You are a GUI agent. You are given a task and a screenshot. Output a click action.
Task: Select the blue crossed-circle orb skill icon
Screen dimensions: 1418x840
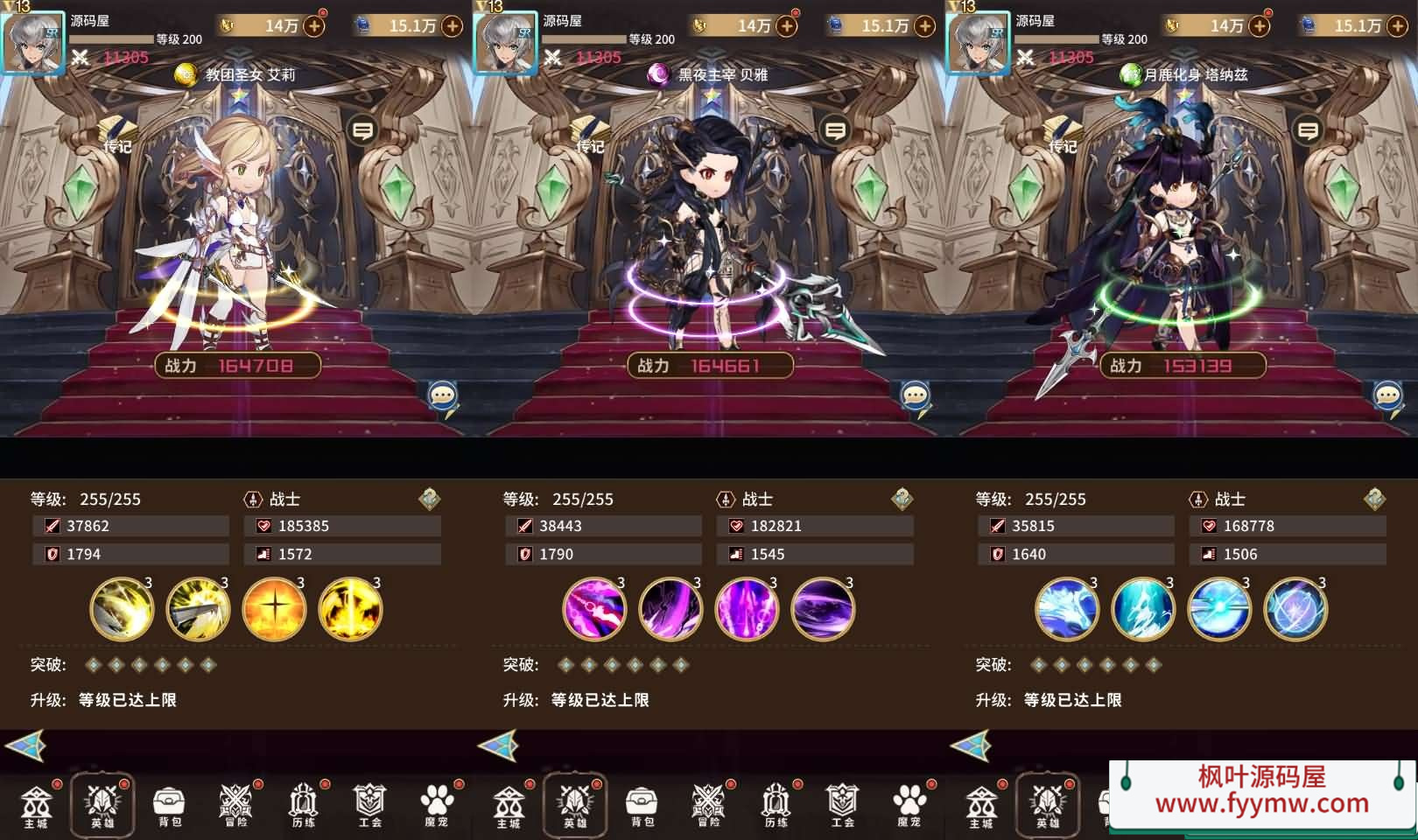(1295, 608)
